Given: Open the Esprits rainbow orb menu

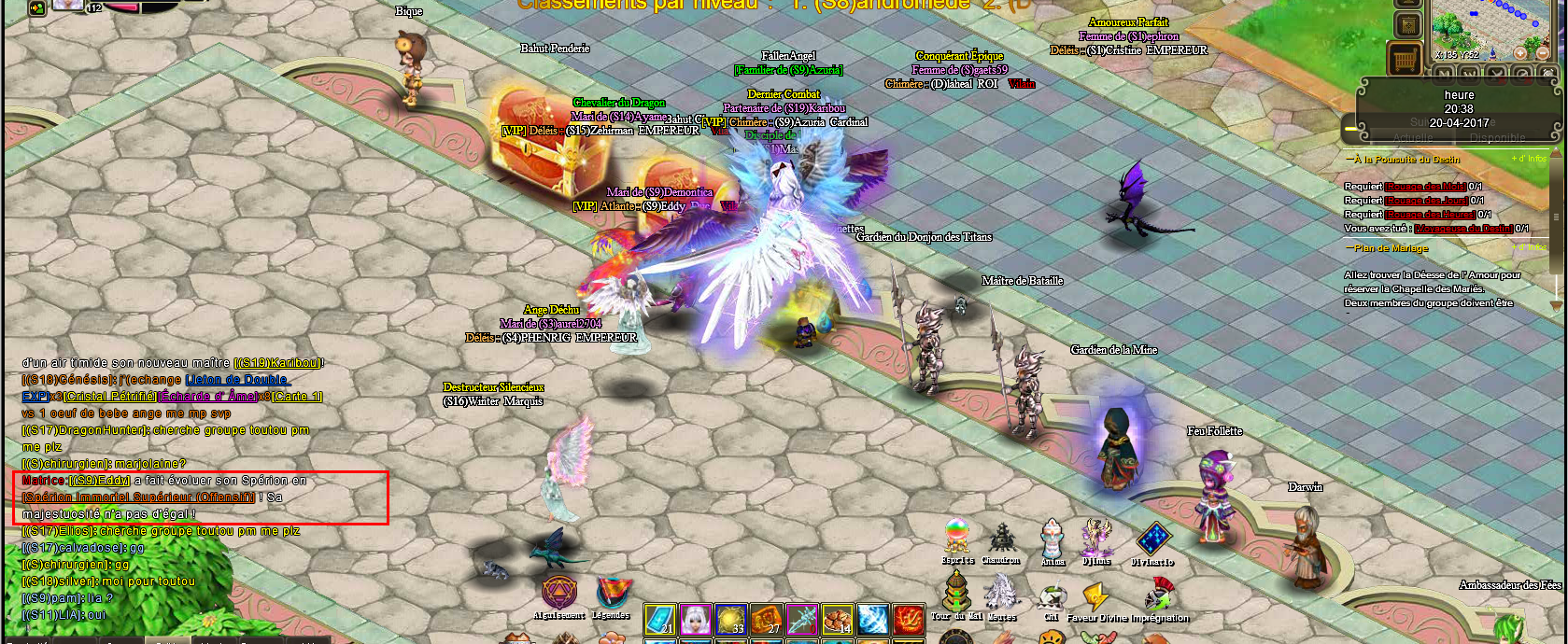Looking at the screenshot, I should point(956,538).
